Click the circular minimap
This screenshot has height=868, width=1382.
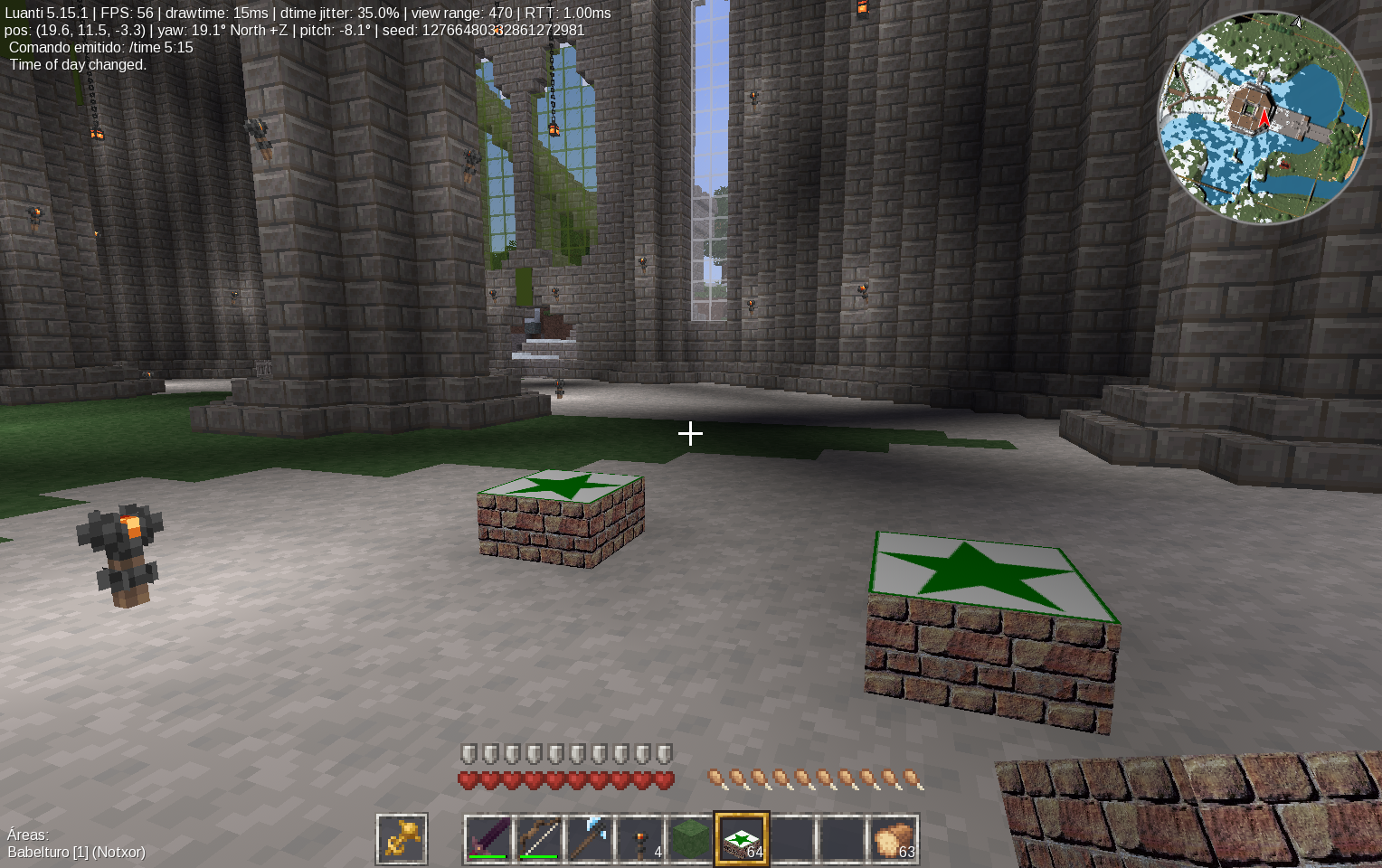[1264, 118]
